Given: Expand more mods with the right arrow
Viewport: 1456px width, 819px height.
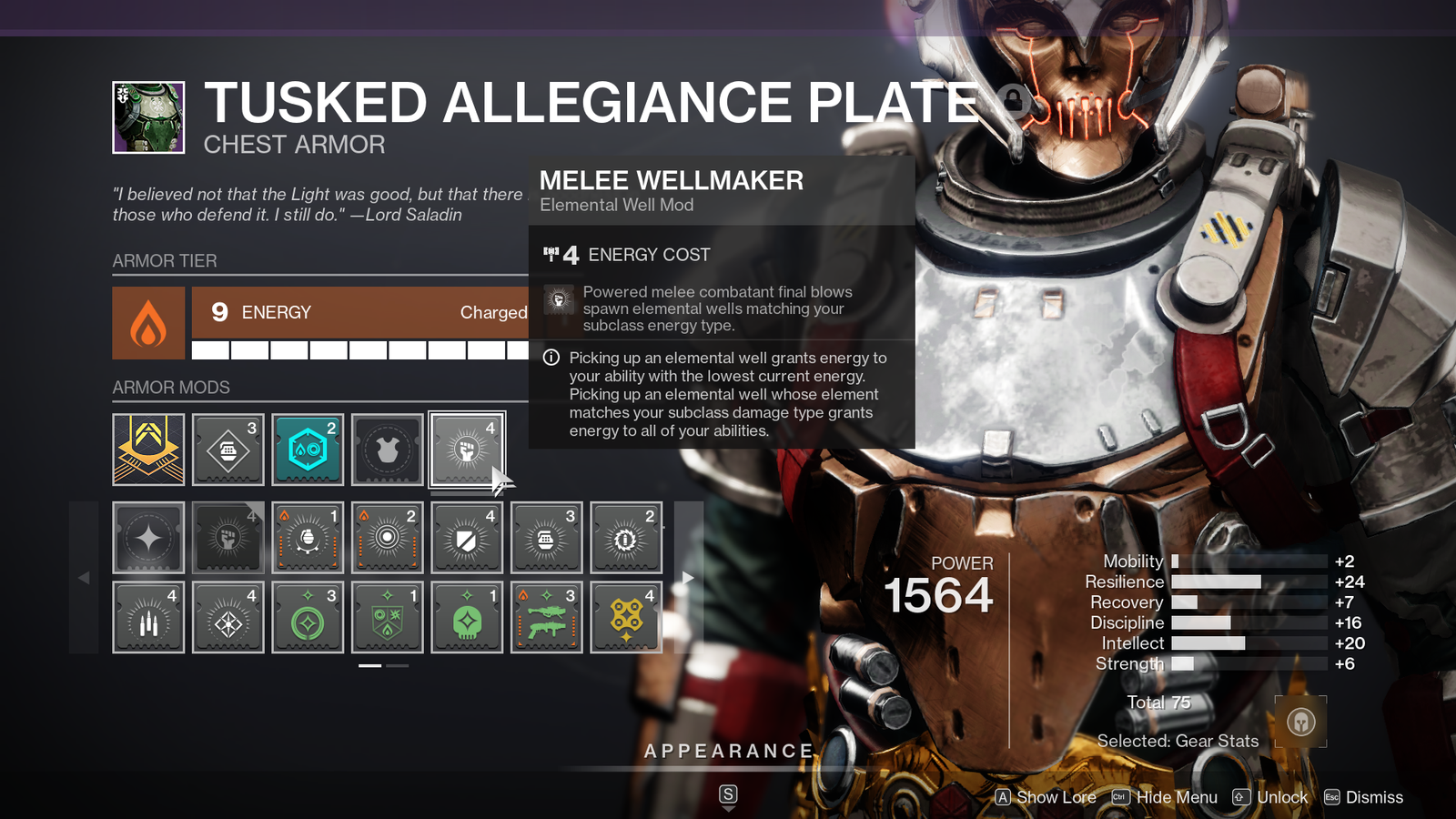Looking at the screenshot, I should 687,577.
